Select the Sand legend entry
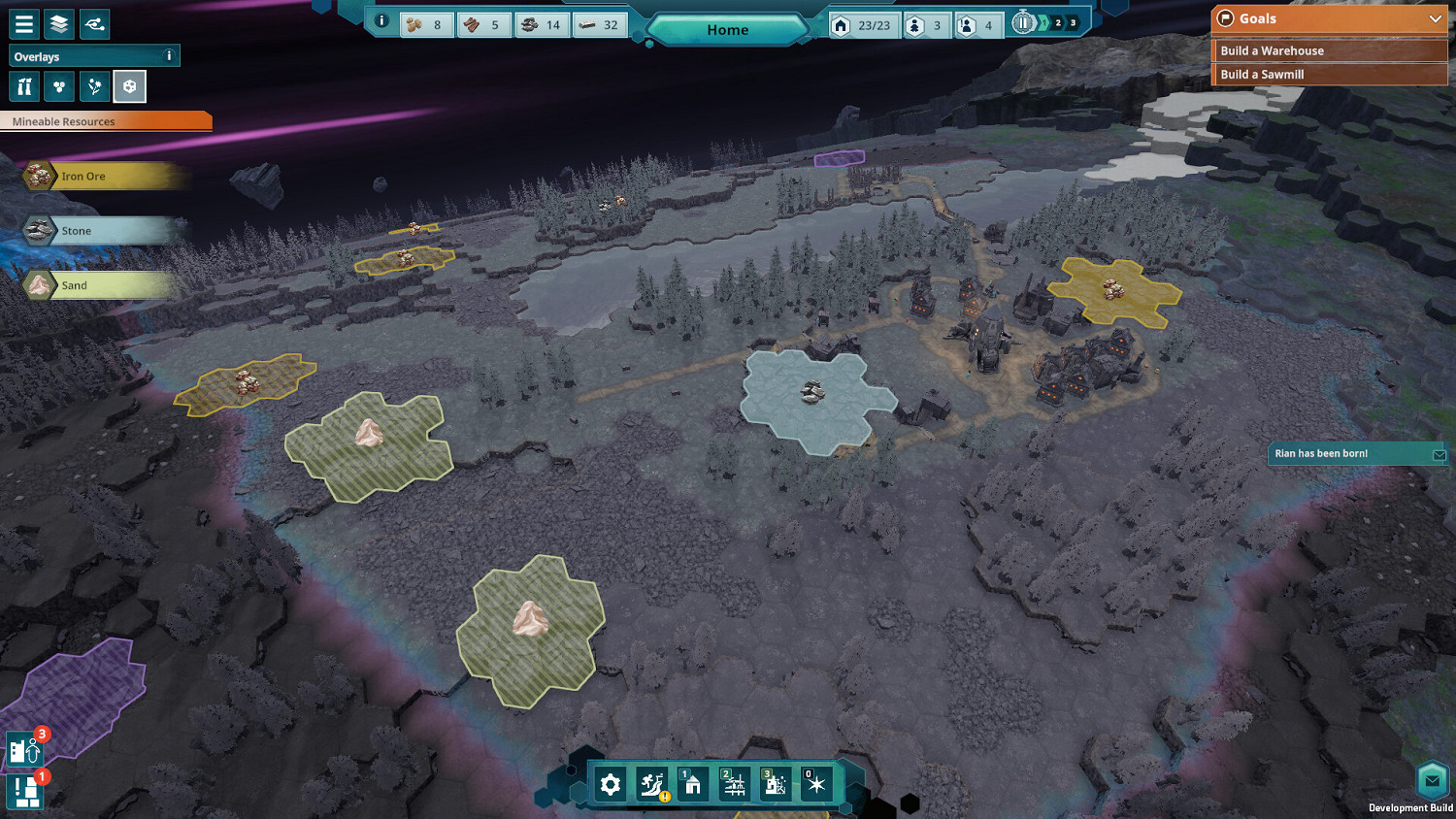Screen dimensions: 1456x819 coord(74,285)
